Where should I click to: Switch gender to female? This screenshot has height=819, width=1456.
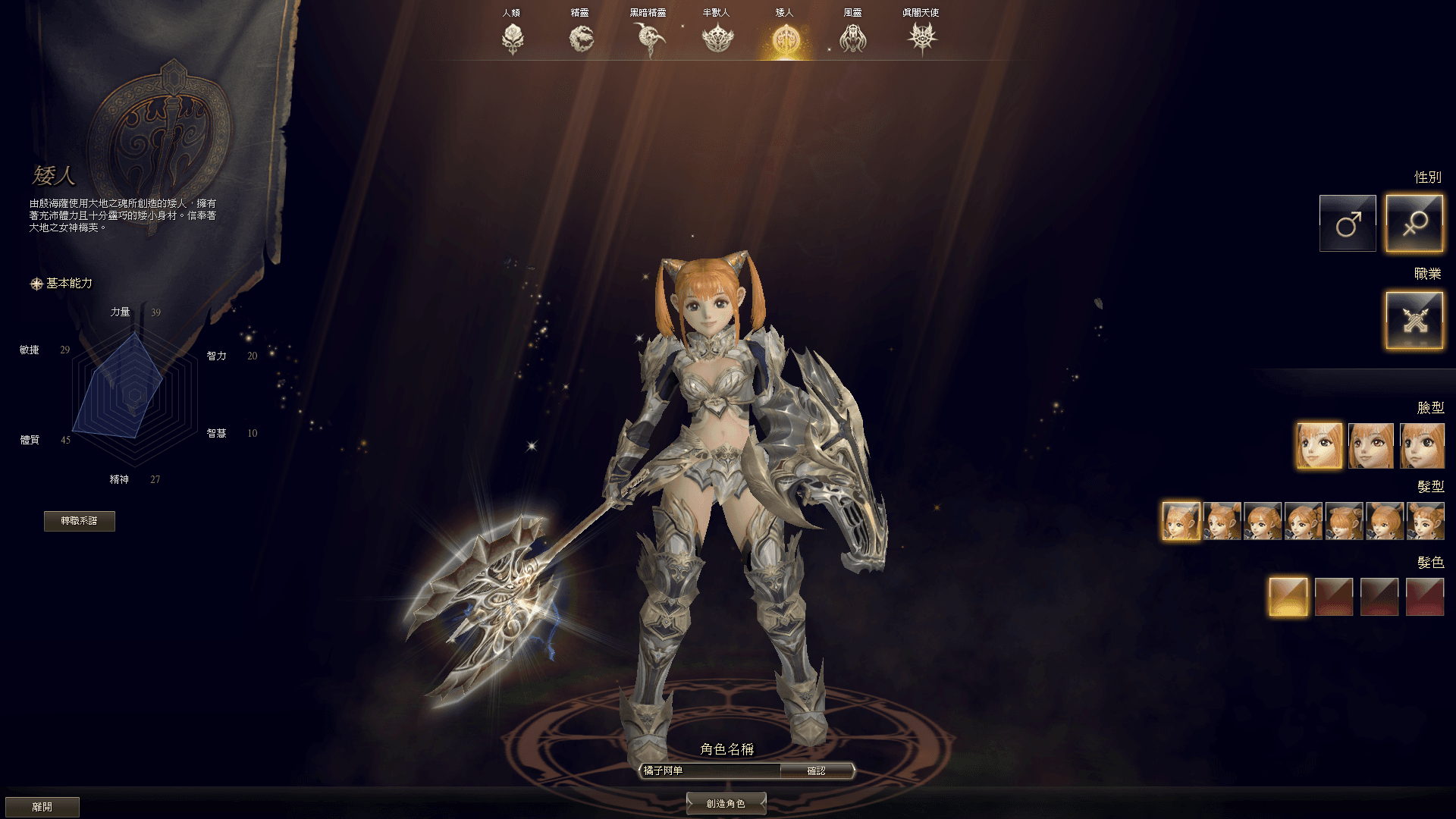pos(1415,222)
